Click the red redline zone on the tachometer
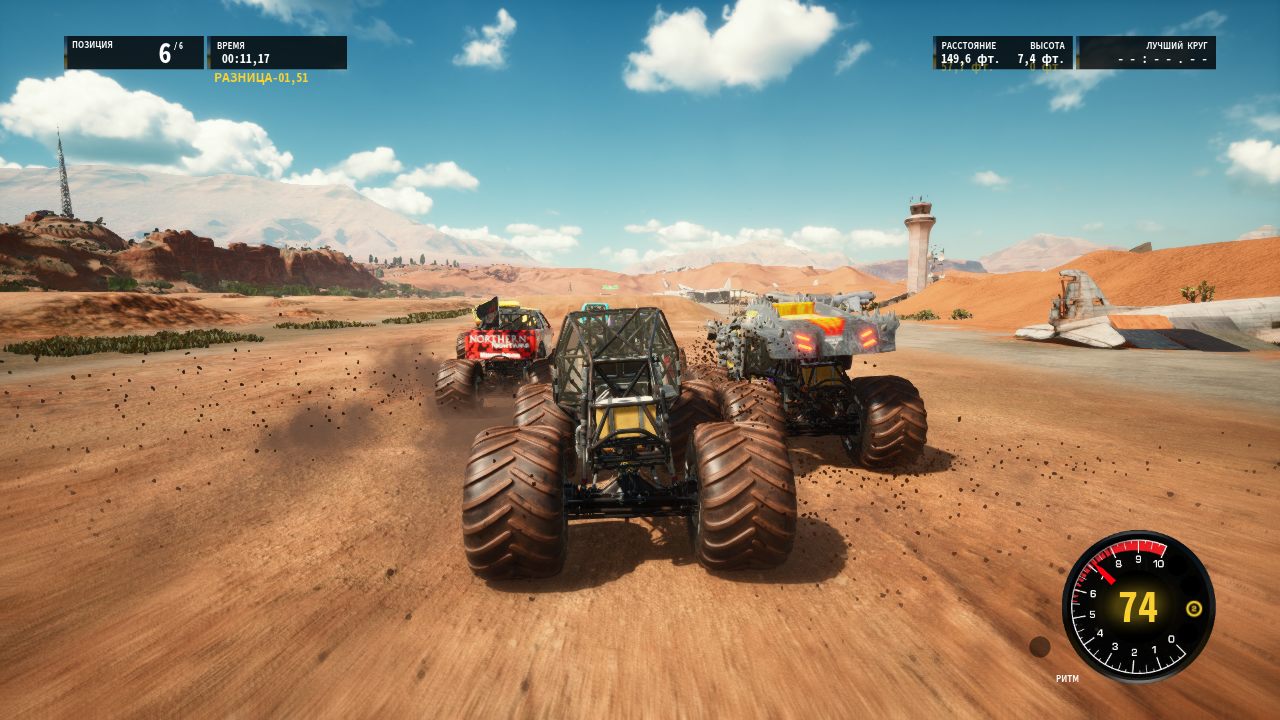This screenshot has height=720, width=1280. coord(1140,546)
